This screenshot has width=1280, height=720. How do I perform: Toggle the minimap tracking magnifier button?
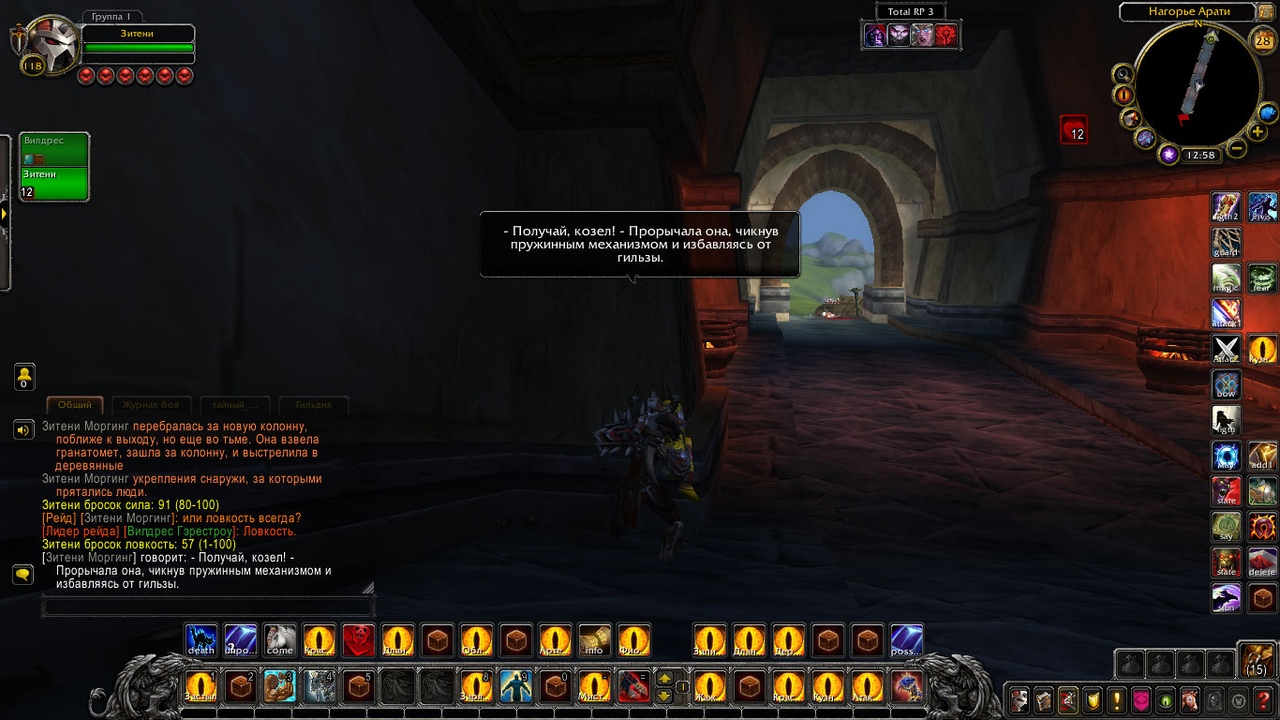coord(1123,73)
